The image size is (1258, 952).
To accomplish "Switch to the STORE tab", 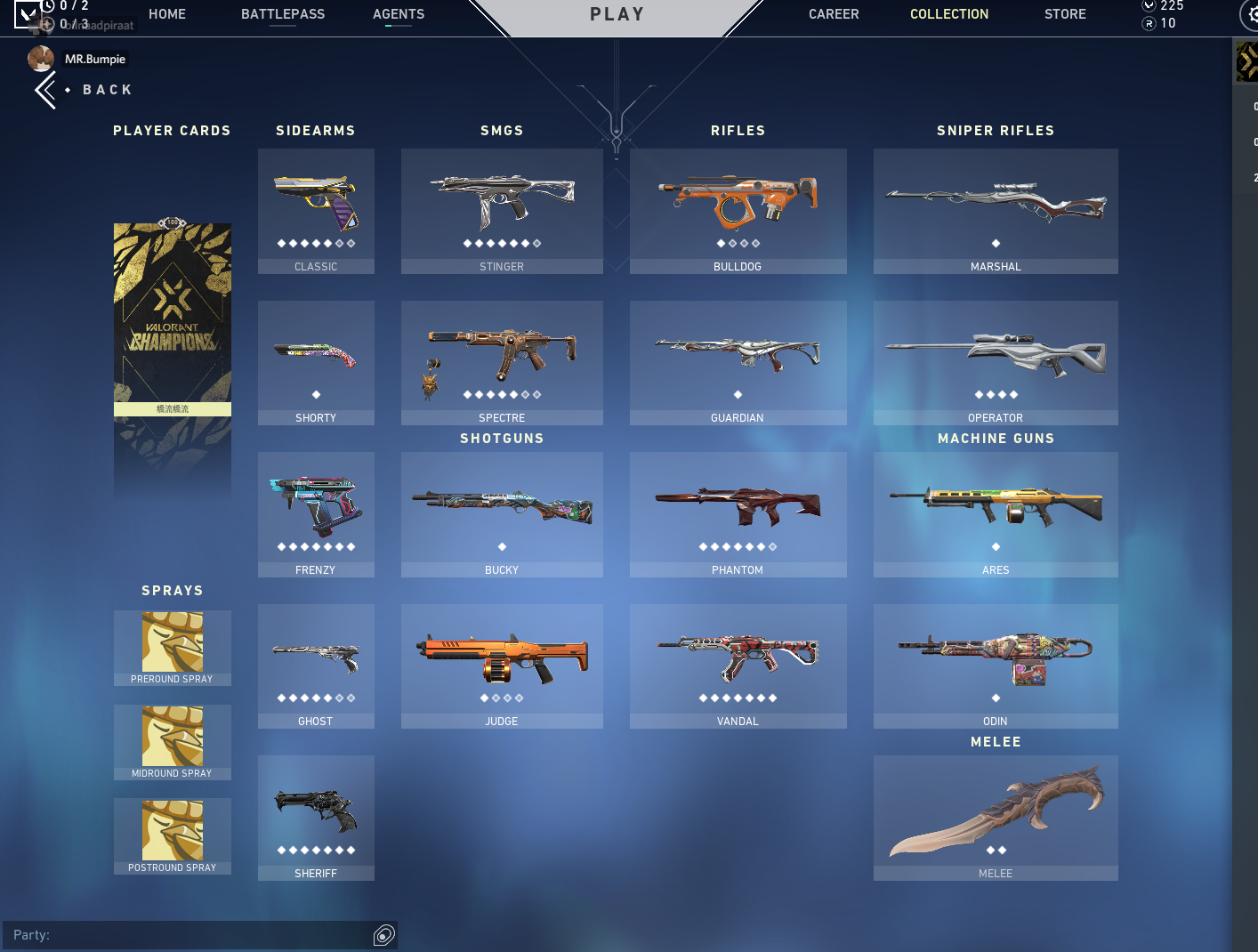I will 1065,13.
